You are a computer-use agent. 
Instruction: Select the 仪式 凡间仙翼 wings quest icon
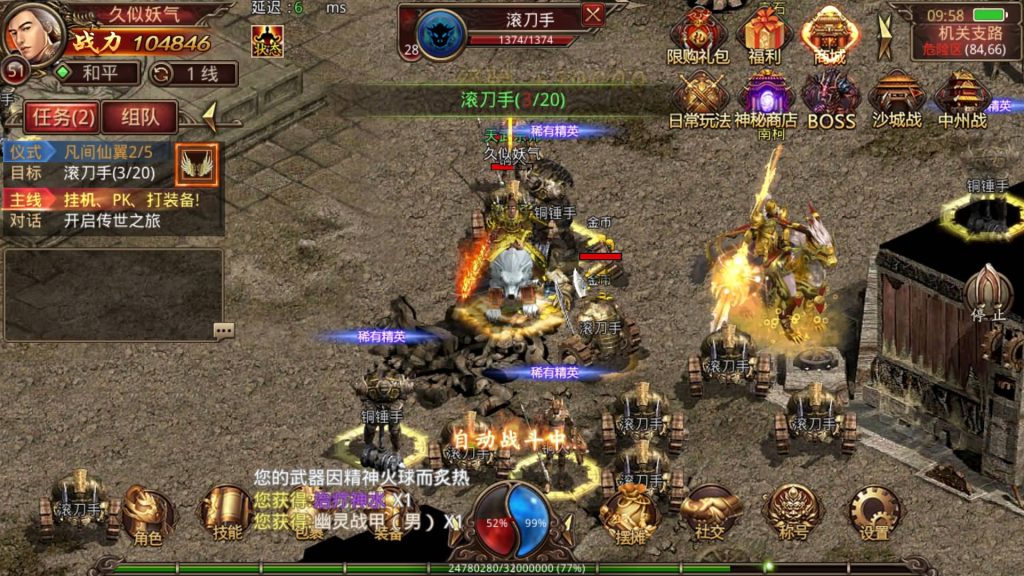(196, 164)
